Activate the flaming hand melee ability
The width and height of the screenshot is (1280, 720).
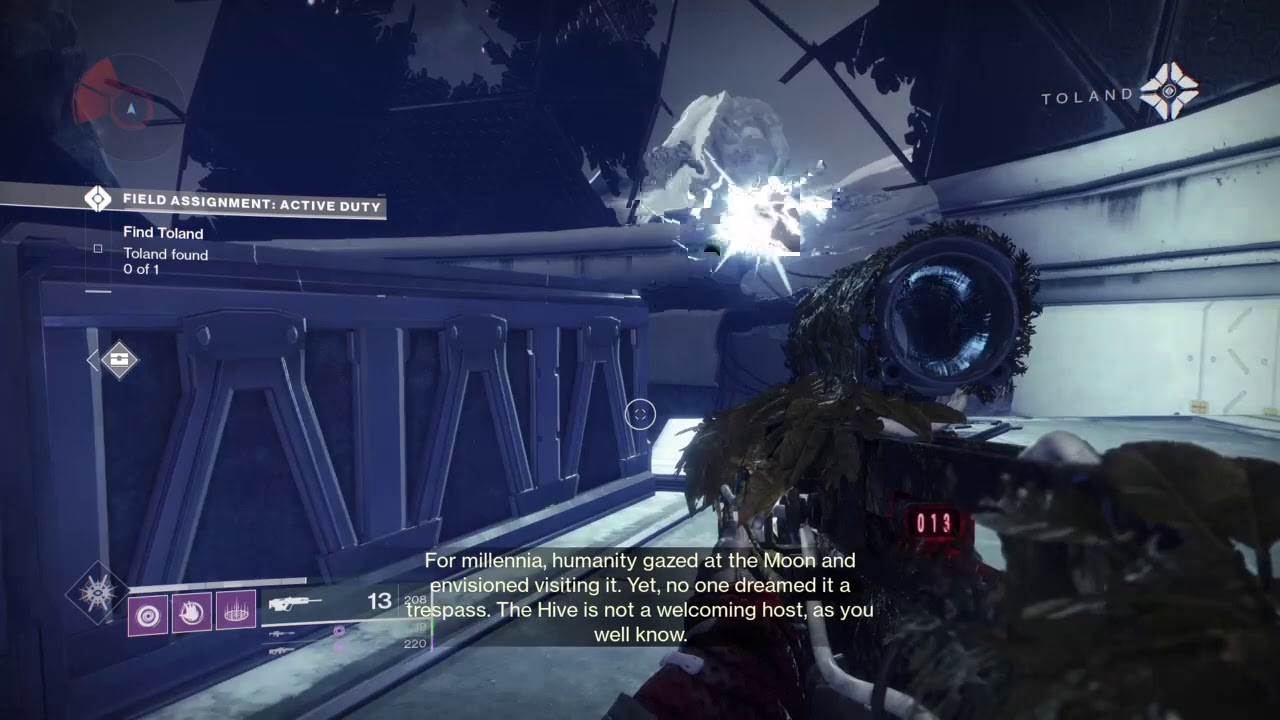coord(192,612)
